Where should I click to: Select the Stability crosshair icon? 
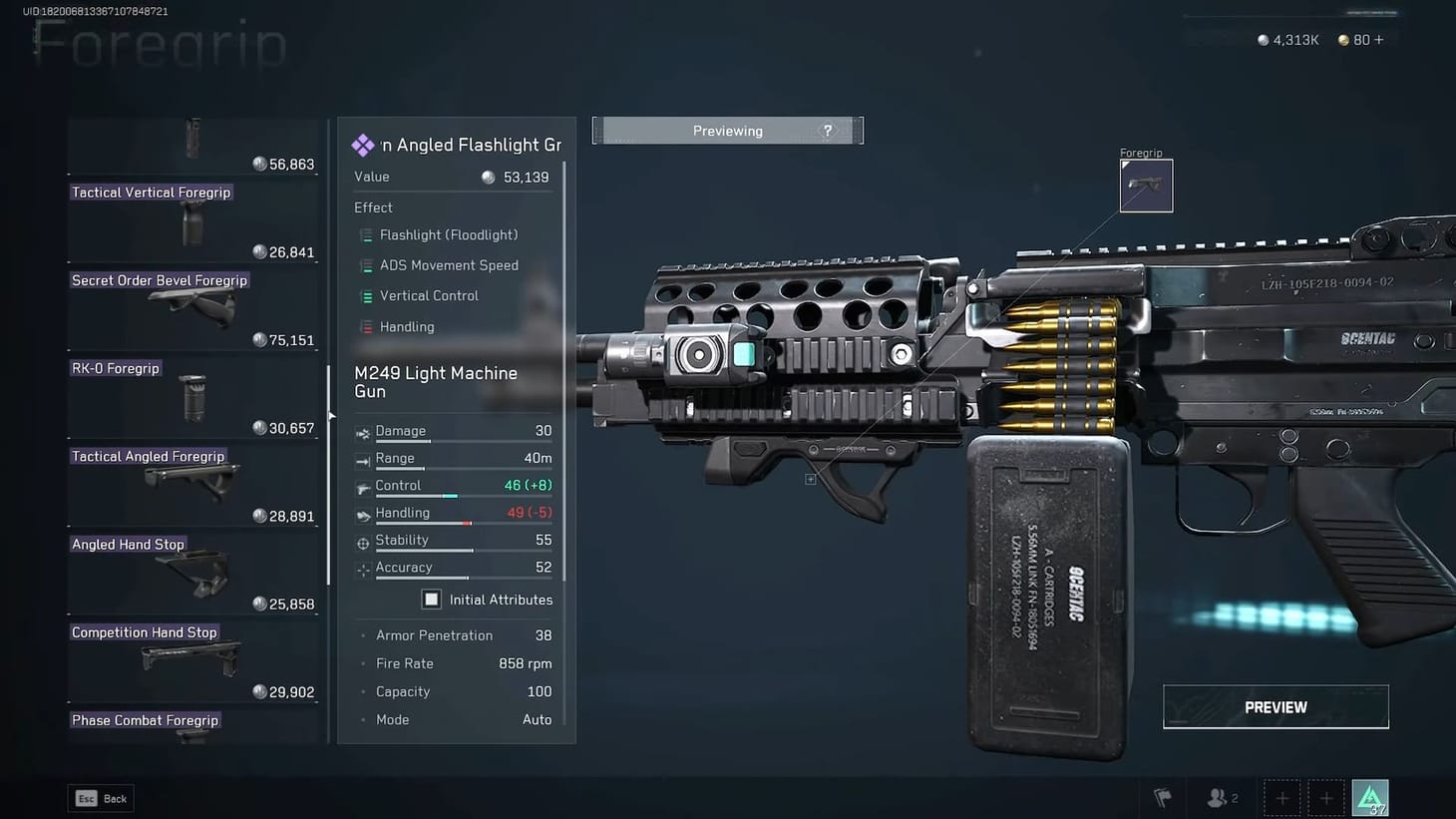pyautogui.click(x=363, y=542)
